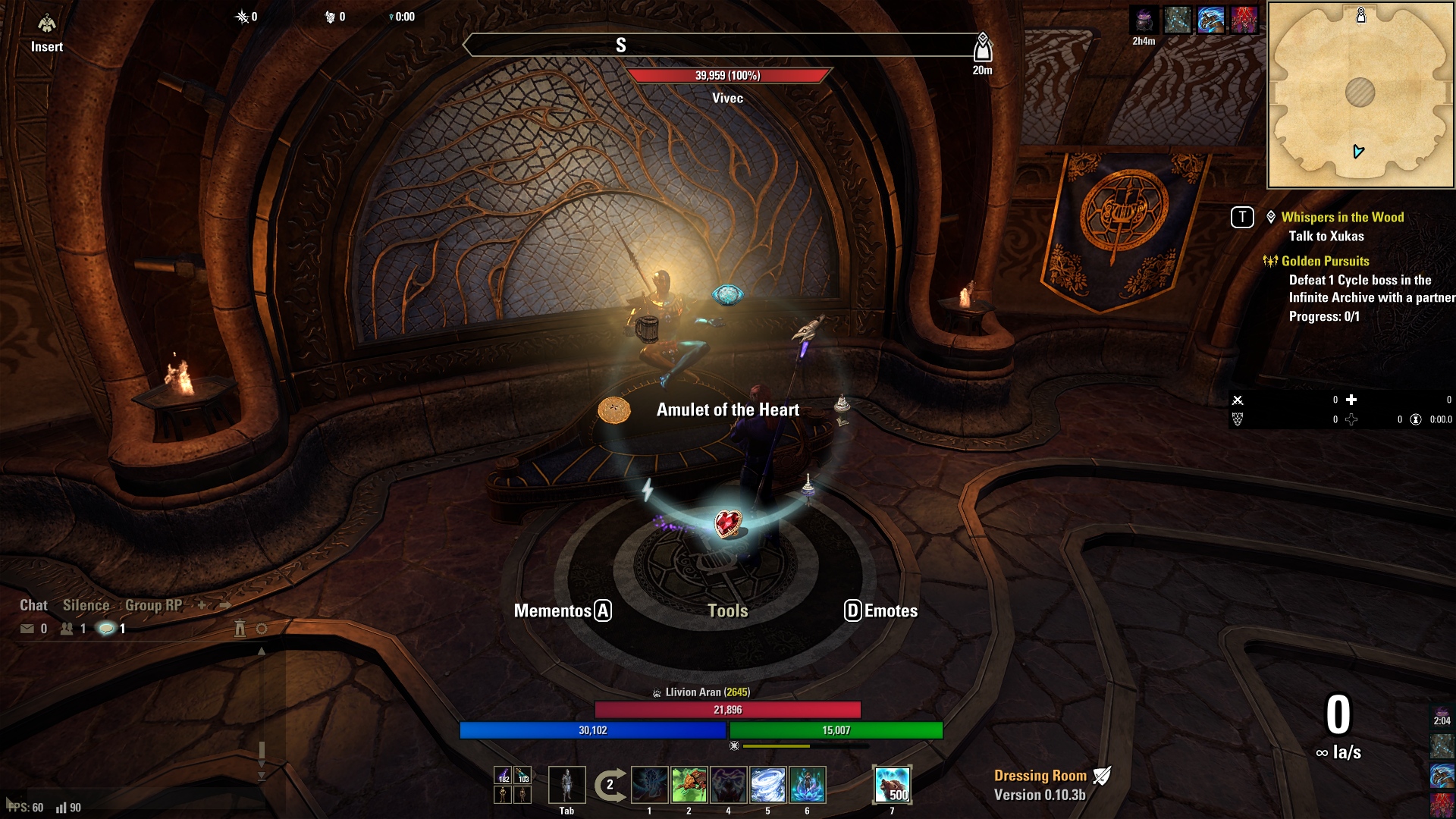Open the Chat tab

33,605
